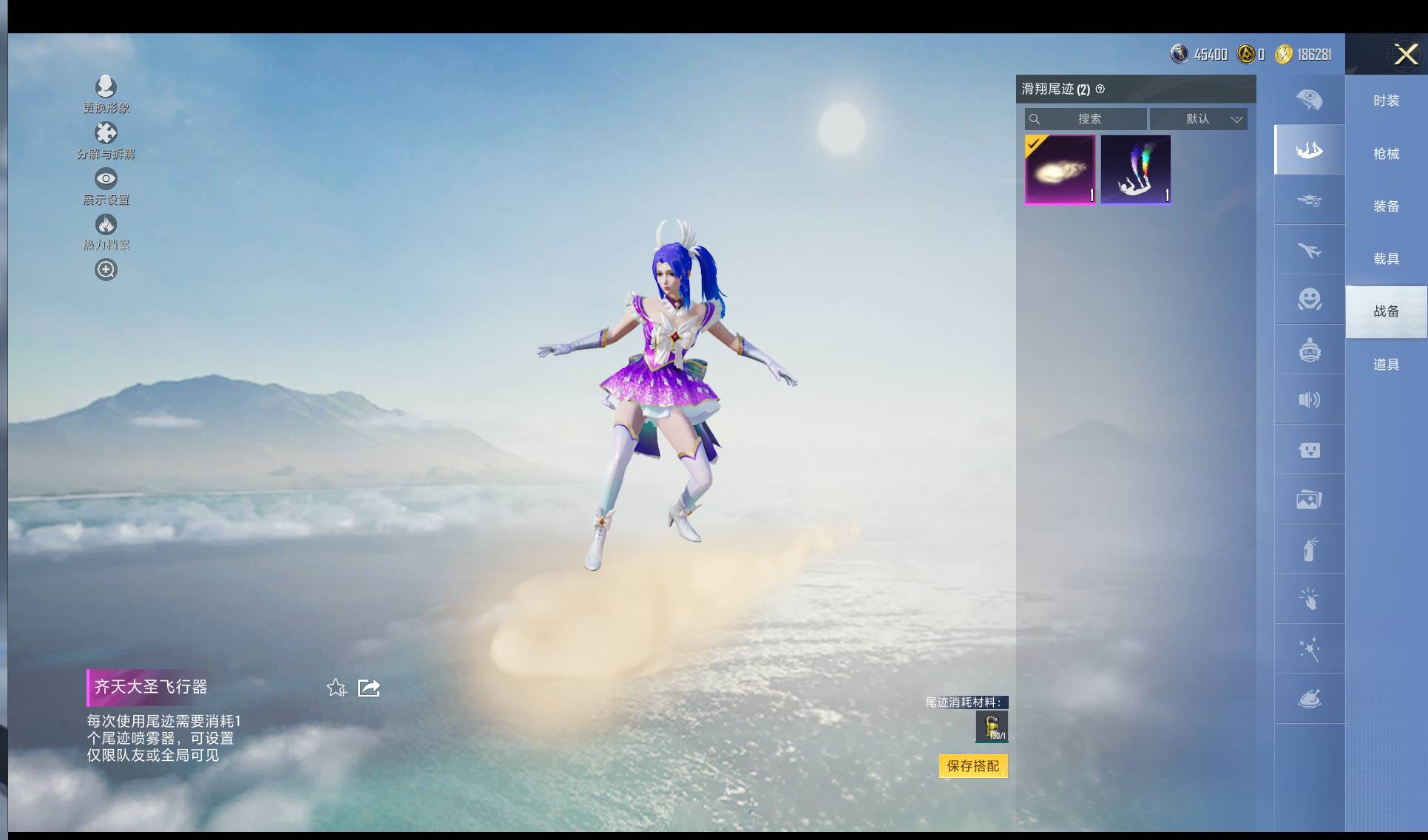This screenshot has height=840, width=1428.
Task: Favorite the trail with the star icon
Action: coord(336,688)
